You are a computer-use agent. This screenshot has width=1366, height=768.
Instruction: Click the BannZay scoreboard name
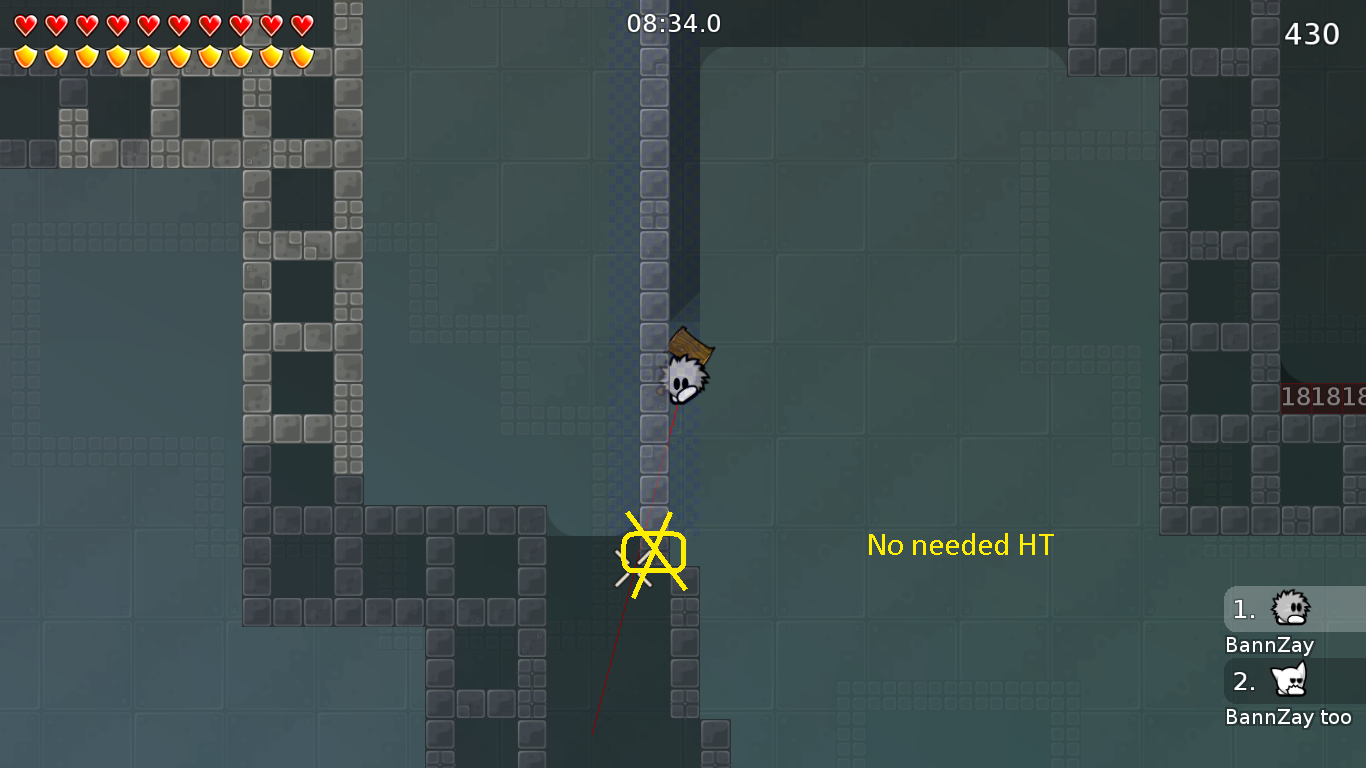point(1269,645)
